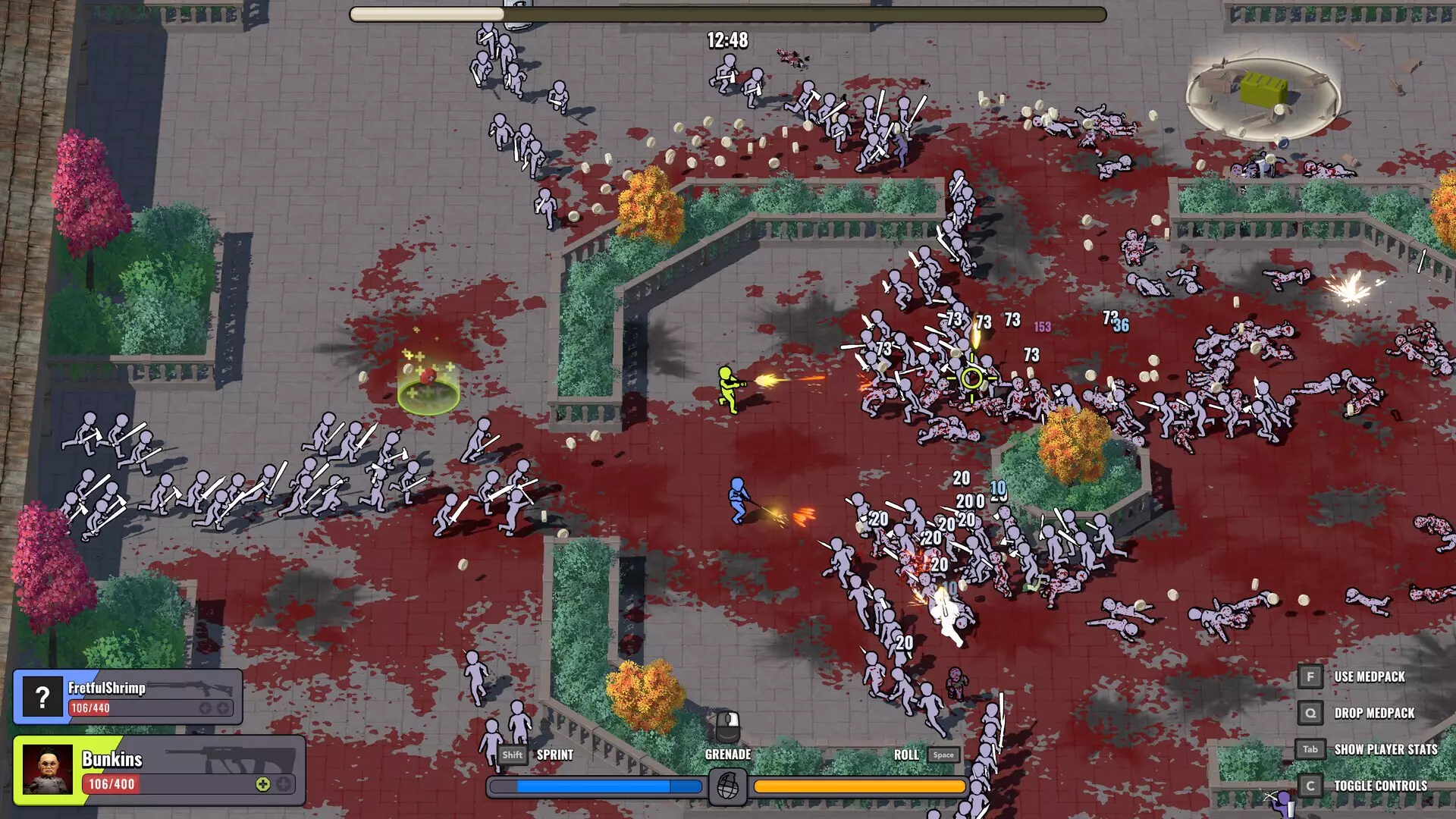Click the Space key hint beside Roll
Viewport: 1456px width, 819px height.
point(943,755)
